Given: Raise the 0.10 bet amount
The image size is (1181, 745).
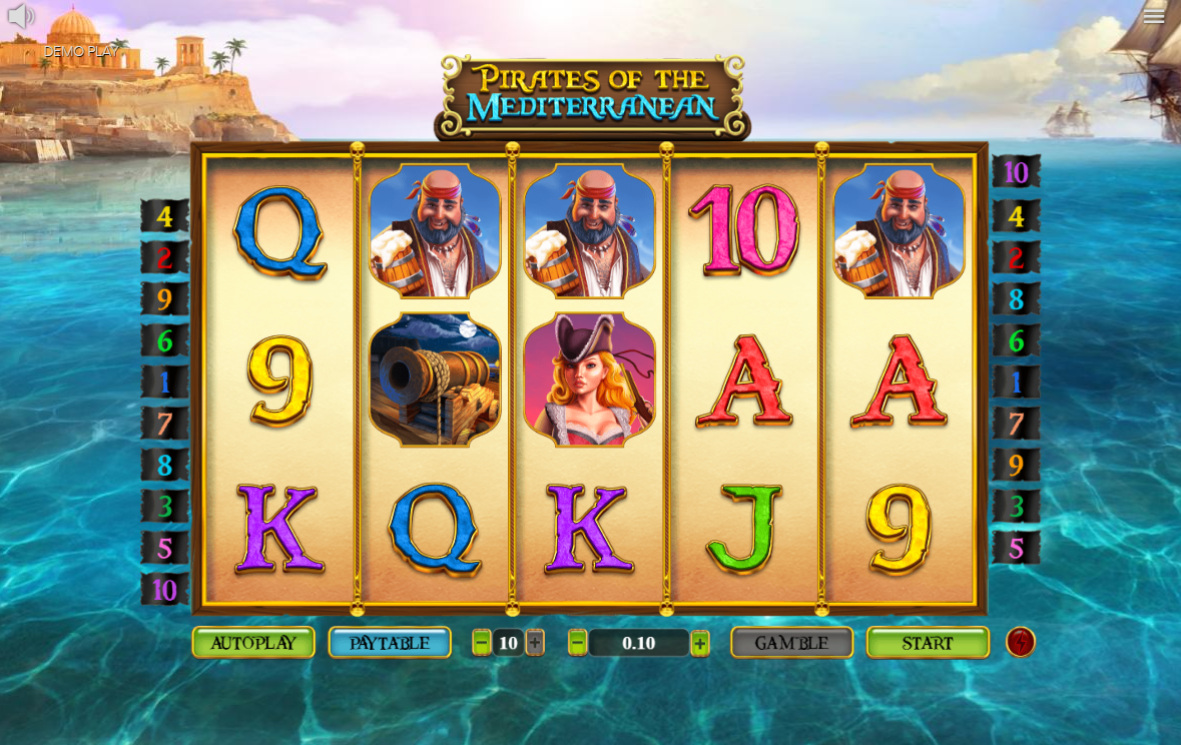Looking at the screenshot, I should (700, 643).
